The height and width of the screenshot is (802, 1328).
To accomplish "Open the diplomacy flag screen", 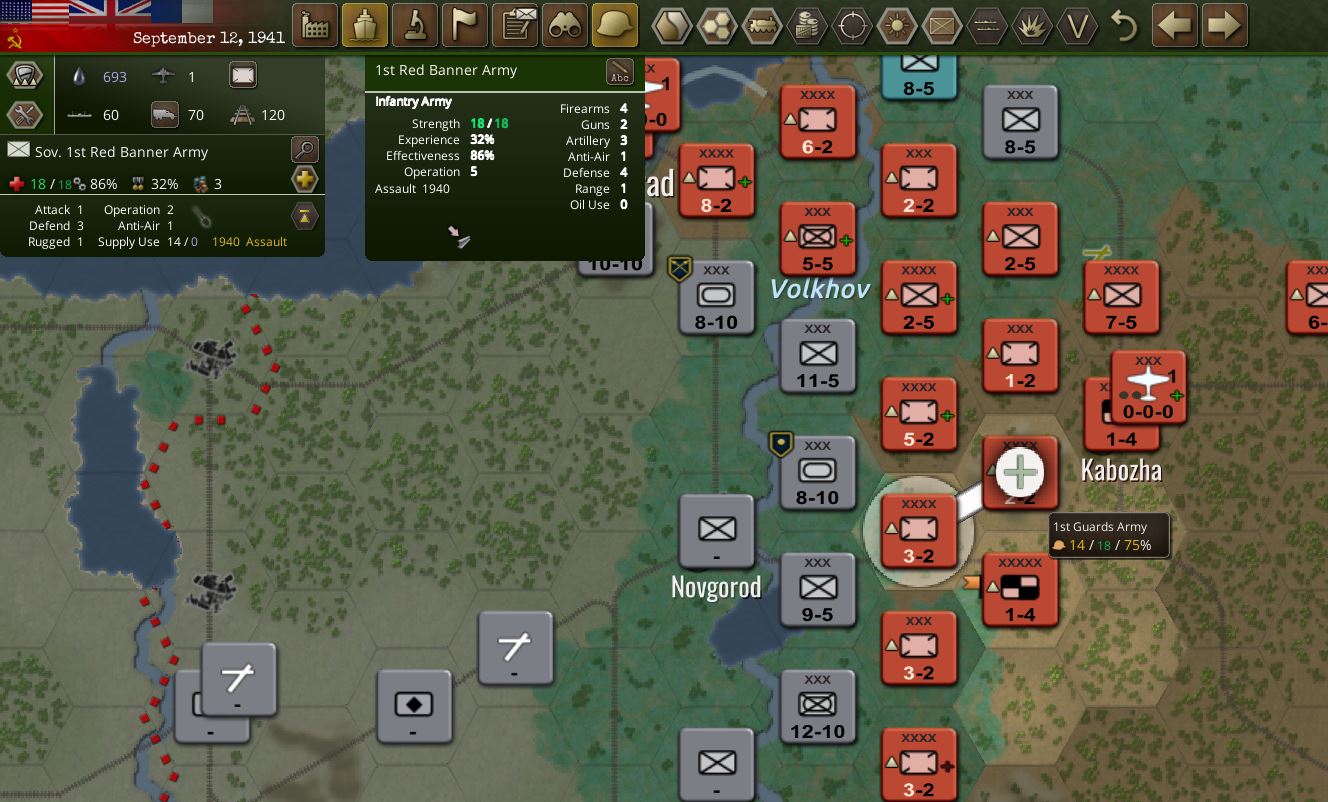I will [x=464, y=24].
